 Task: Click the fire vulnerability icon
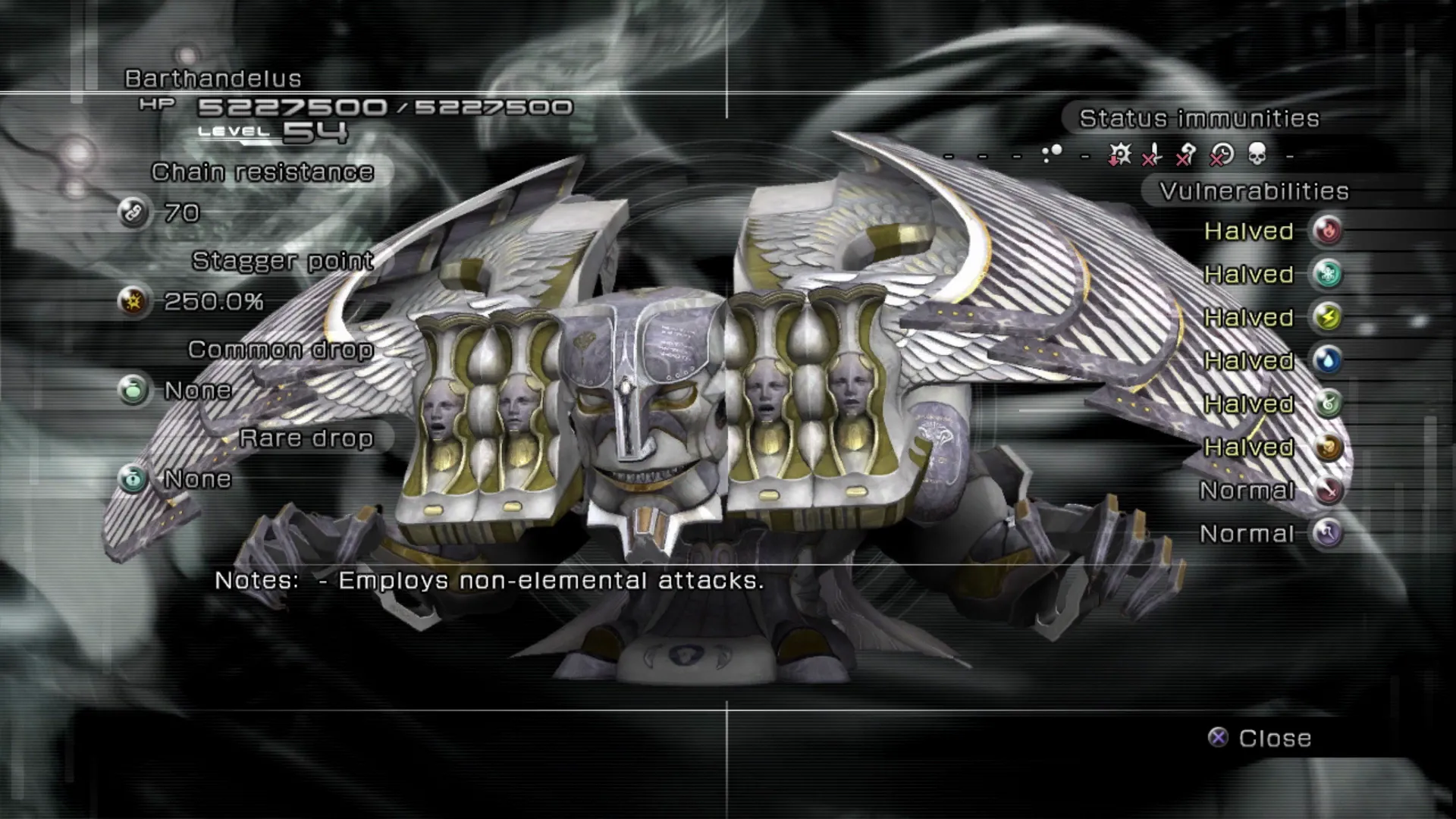(1327, 231)
